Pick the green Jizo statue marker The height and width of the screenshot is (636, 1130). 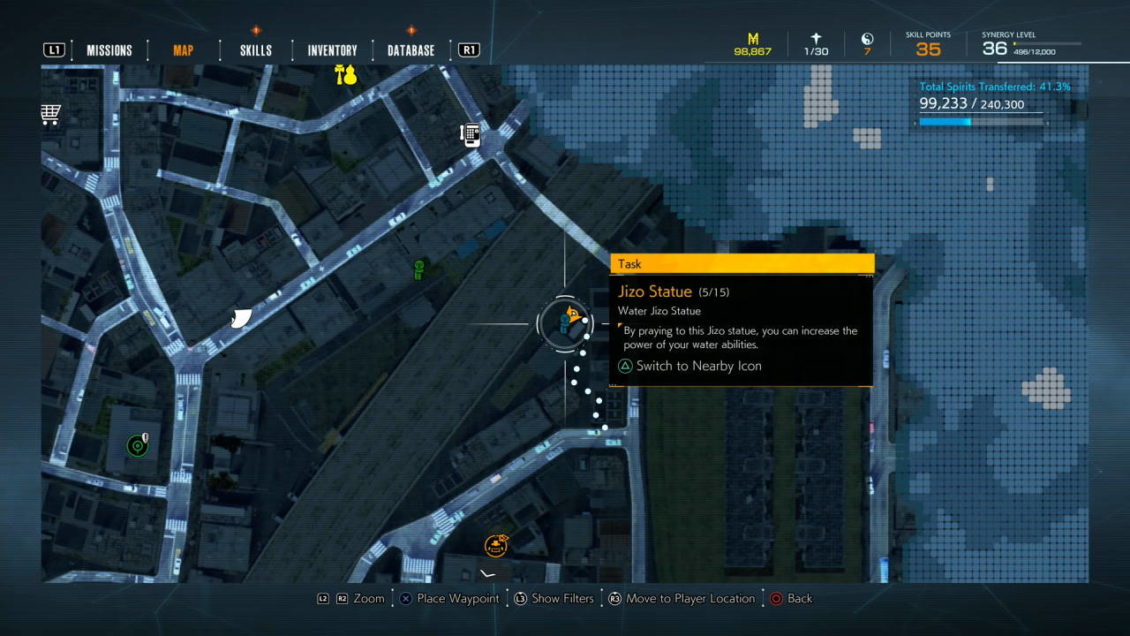pos(419,269)
